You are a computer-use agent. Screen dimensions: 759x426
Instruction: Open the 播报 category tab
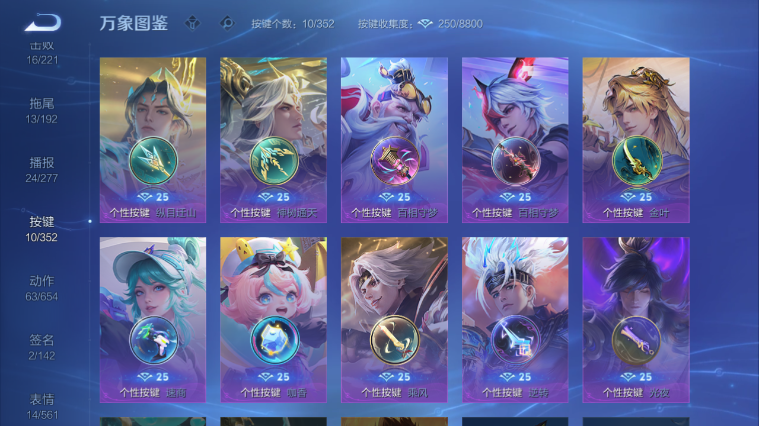[x=42, y=168]
